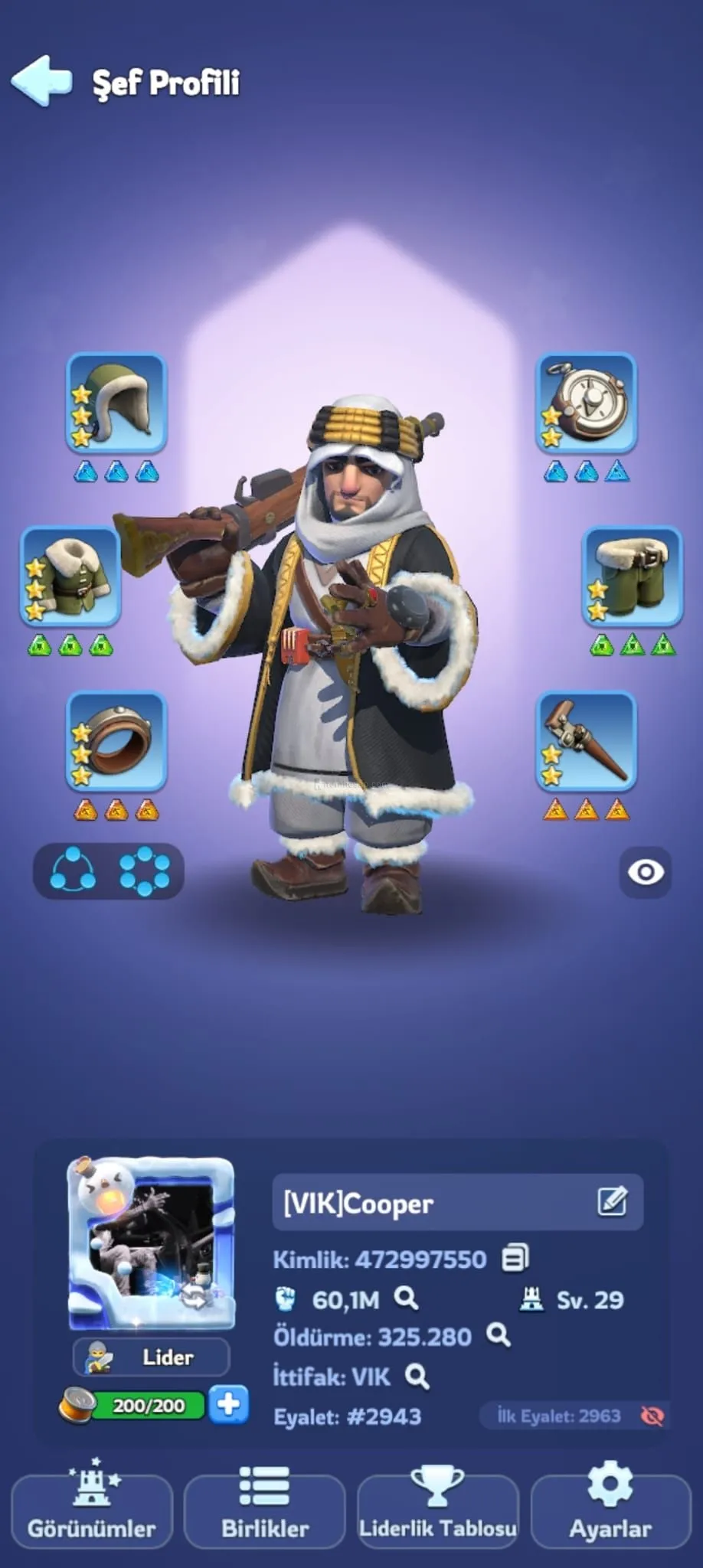703x1568 pixels.
Task: Search the İttifak VIK alliance
Action: coord(417,1377)
